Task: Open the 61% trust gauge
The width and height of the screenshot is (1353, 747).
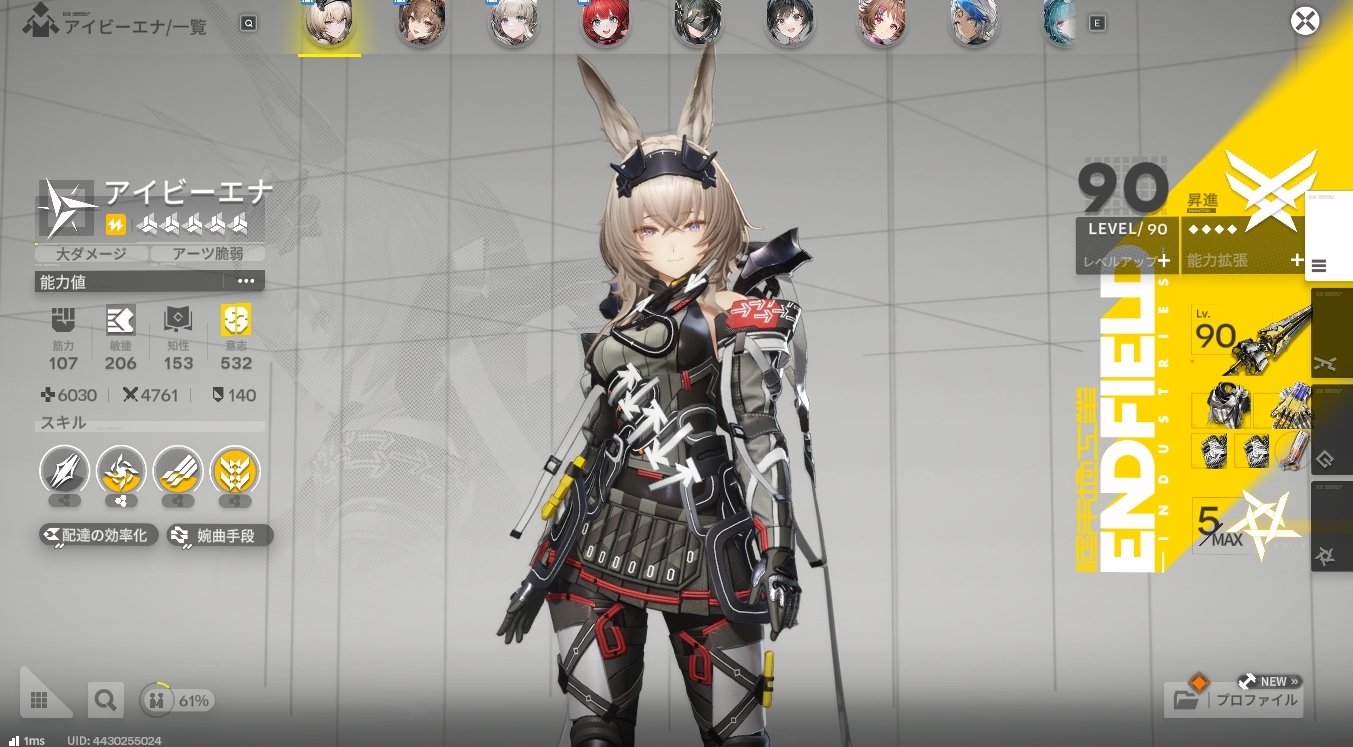Action: pos(176,701)
